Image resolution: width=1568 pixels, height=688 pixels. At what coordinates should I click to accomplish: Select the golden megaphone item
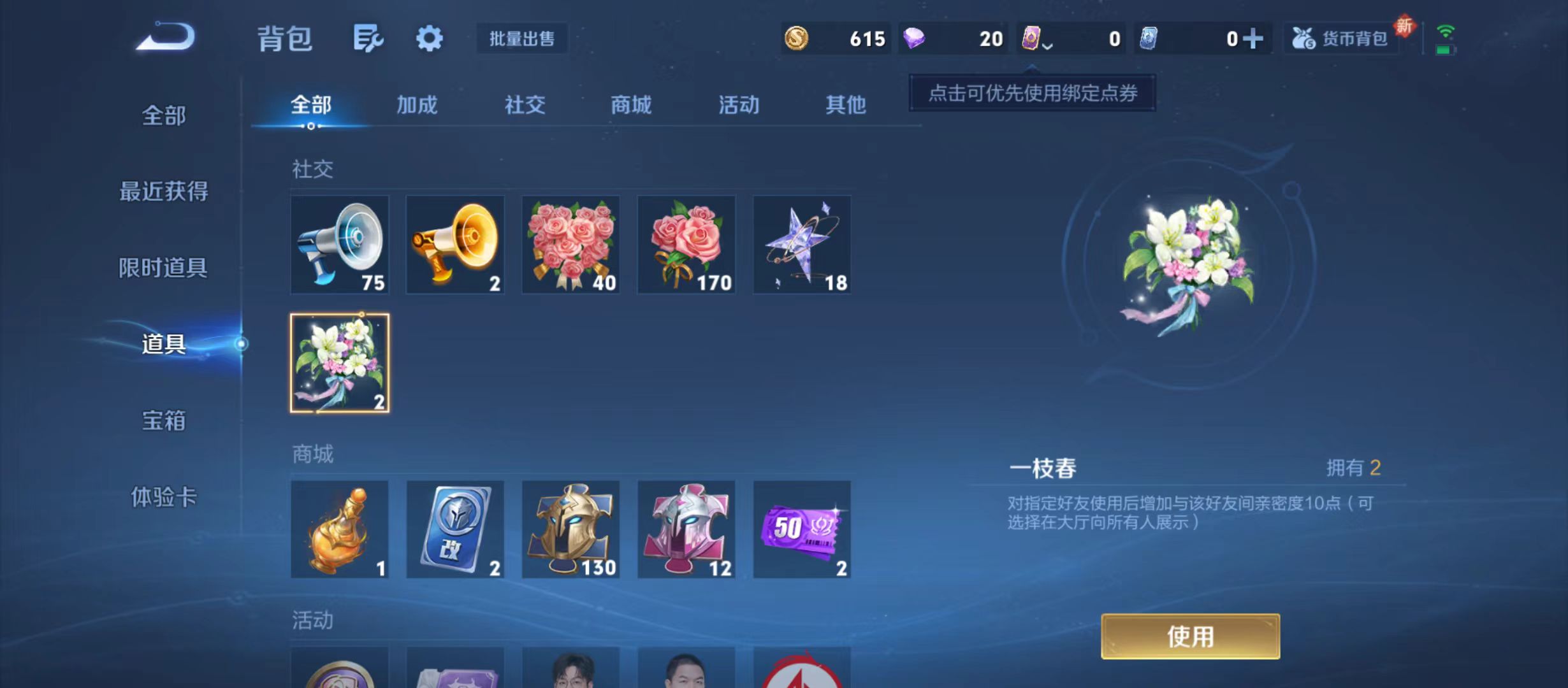[x=455, y=244]
